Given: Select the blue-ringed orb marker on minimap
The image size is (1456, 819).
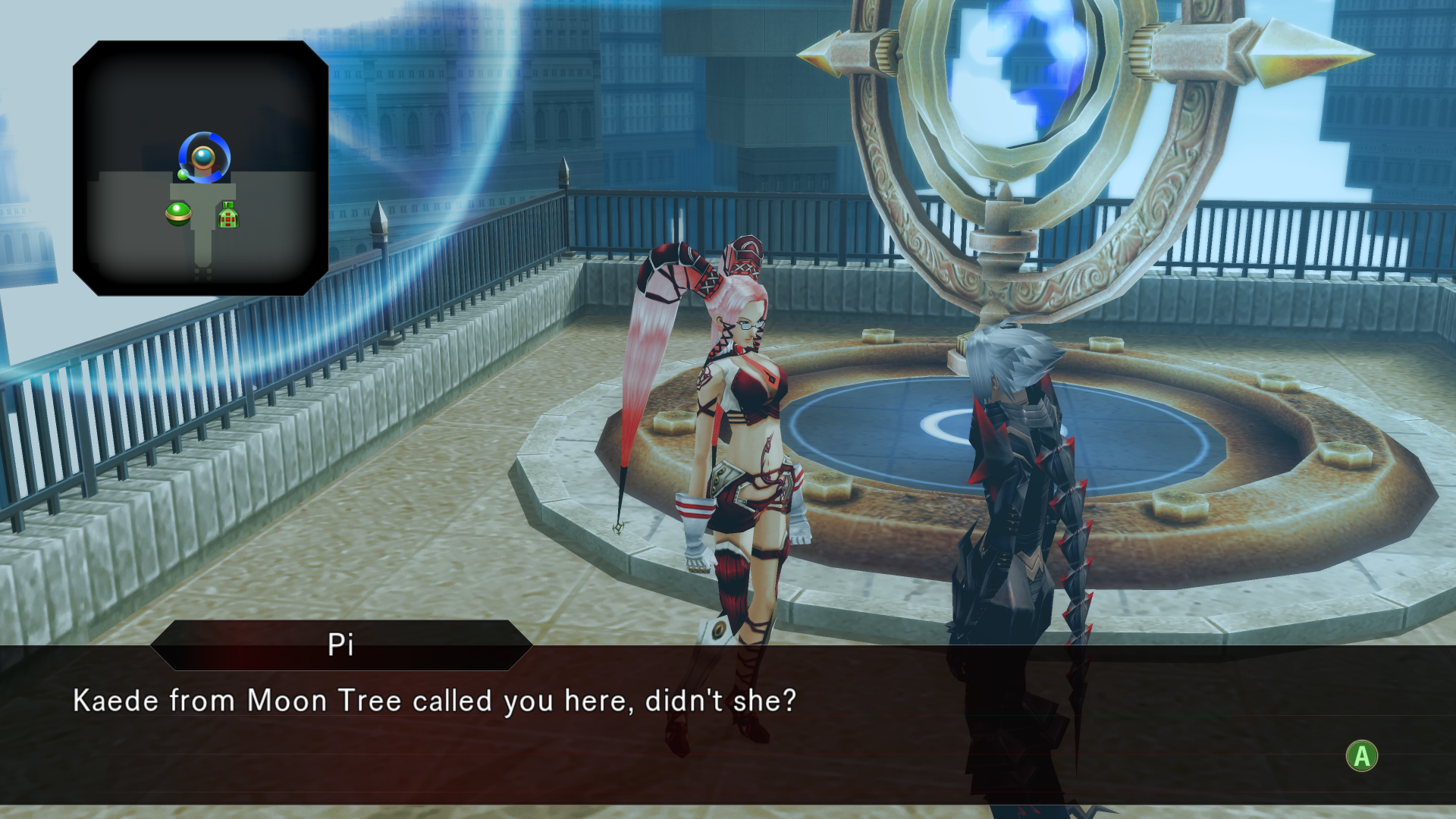Looking at the screenshot, I should click(x=204, y=158).
